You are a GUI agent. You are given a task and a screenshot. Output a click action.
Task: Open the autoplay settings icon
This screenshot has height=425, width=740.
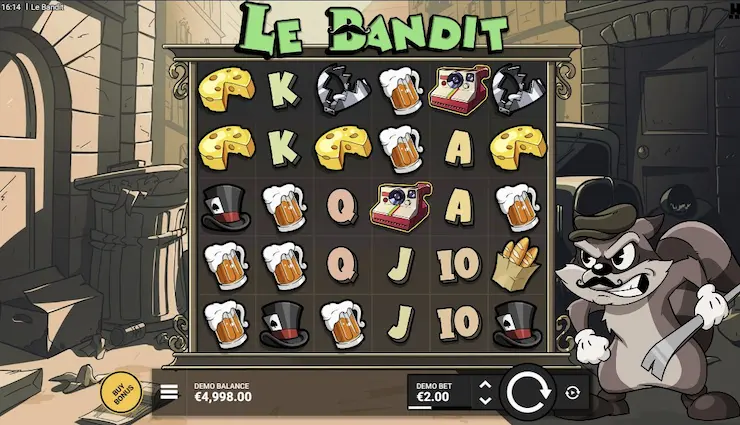(572, 393)
